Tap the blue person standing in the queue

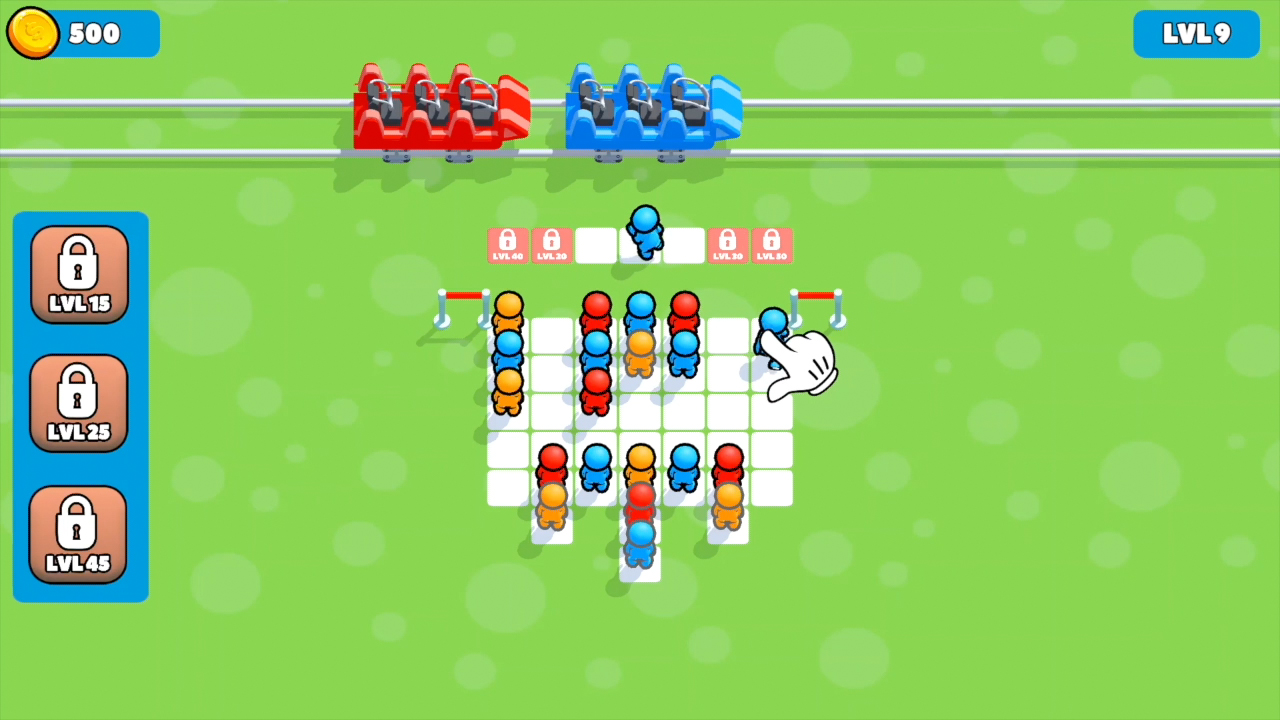[x=644, y=235]
